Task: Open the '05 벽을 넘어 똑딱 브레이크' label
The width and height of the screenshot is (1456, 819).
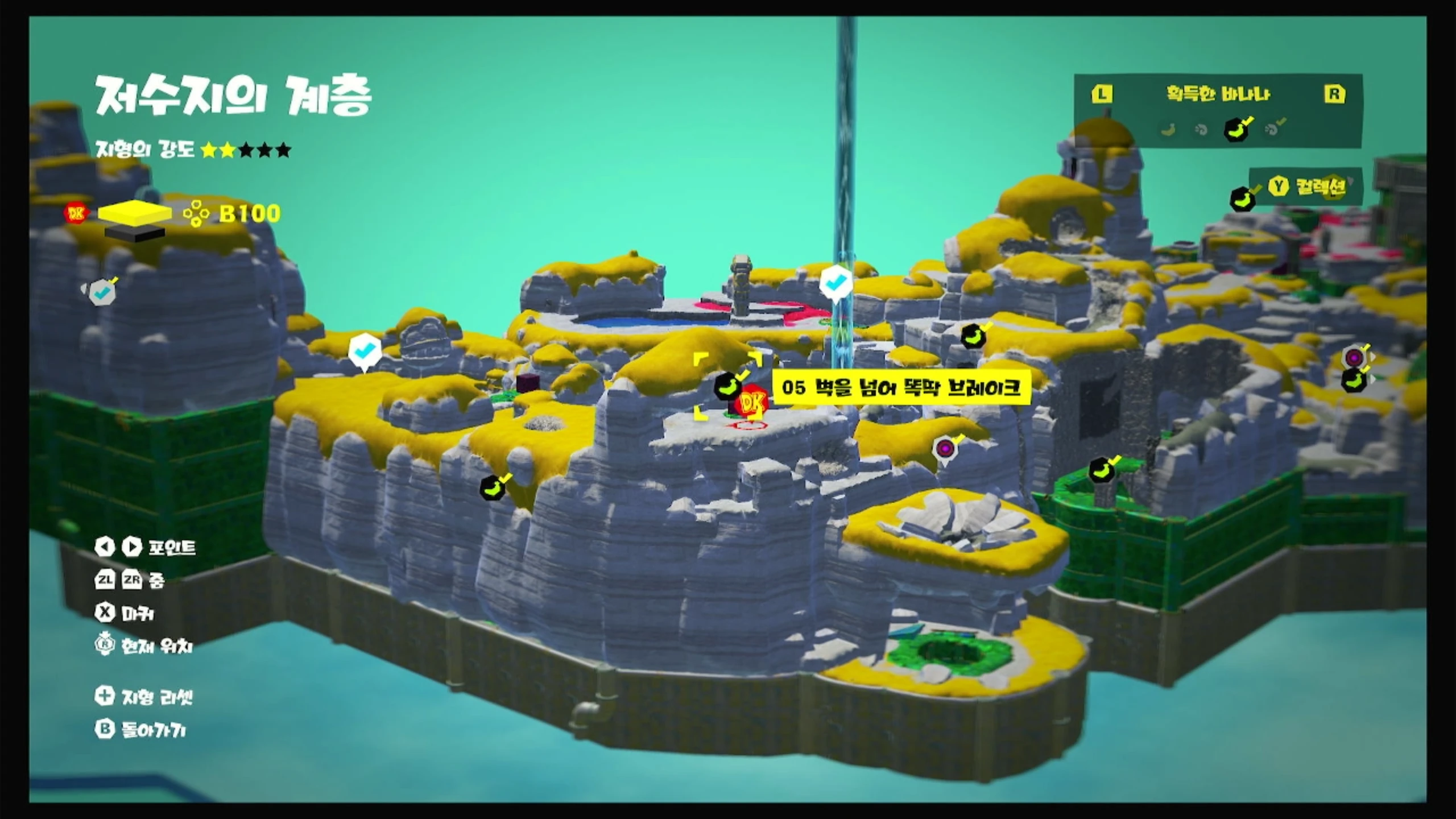Action: (x=901, y=388)
